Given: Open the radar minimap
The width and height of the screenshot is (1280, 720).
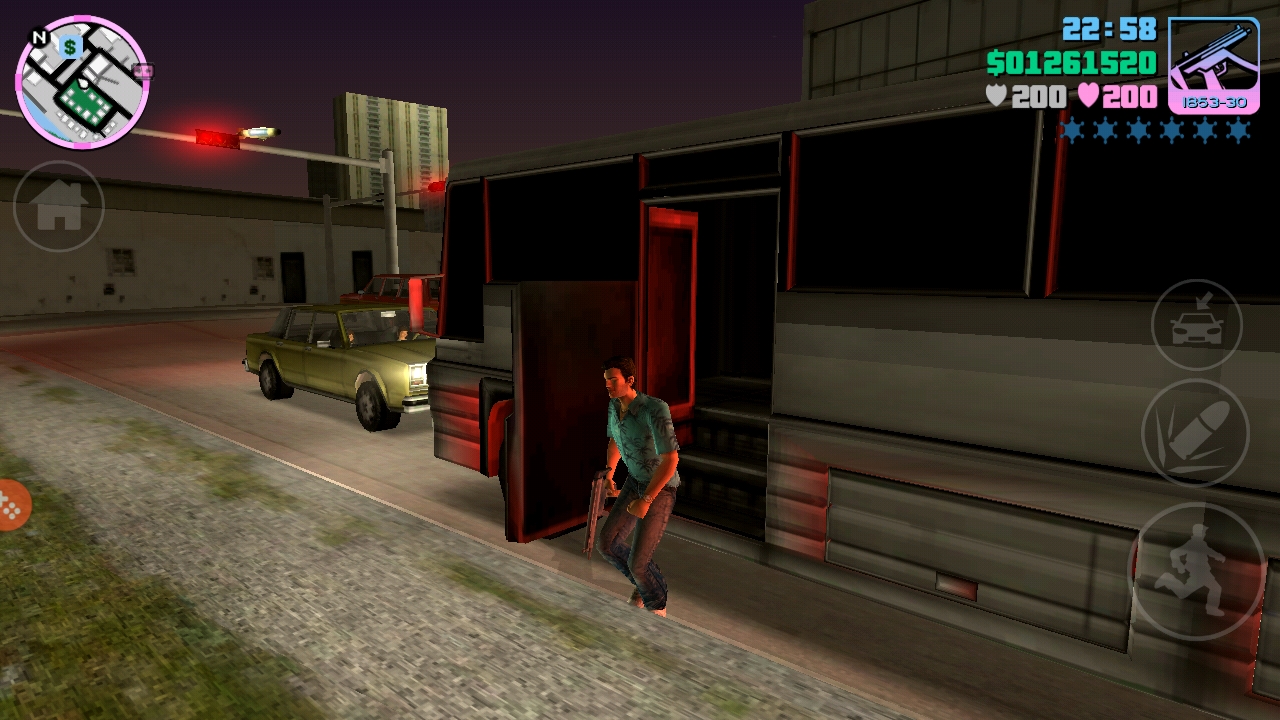Looking at the screenshot, I should coord(82,82).
